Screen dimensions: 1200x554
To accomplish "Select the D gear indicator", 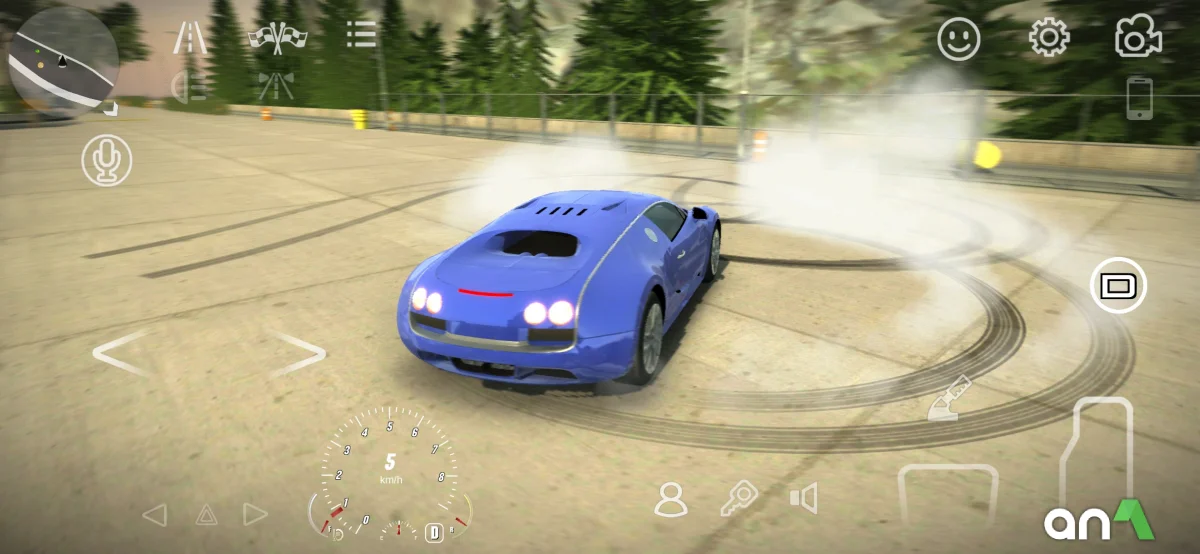I will point(435,532).
